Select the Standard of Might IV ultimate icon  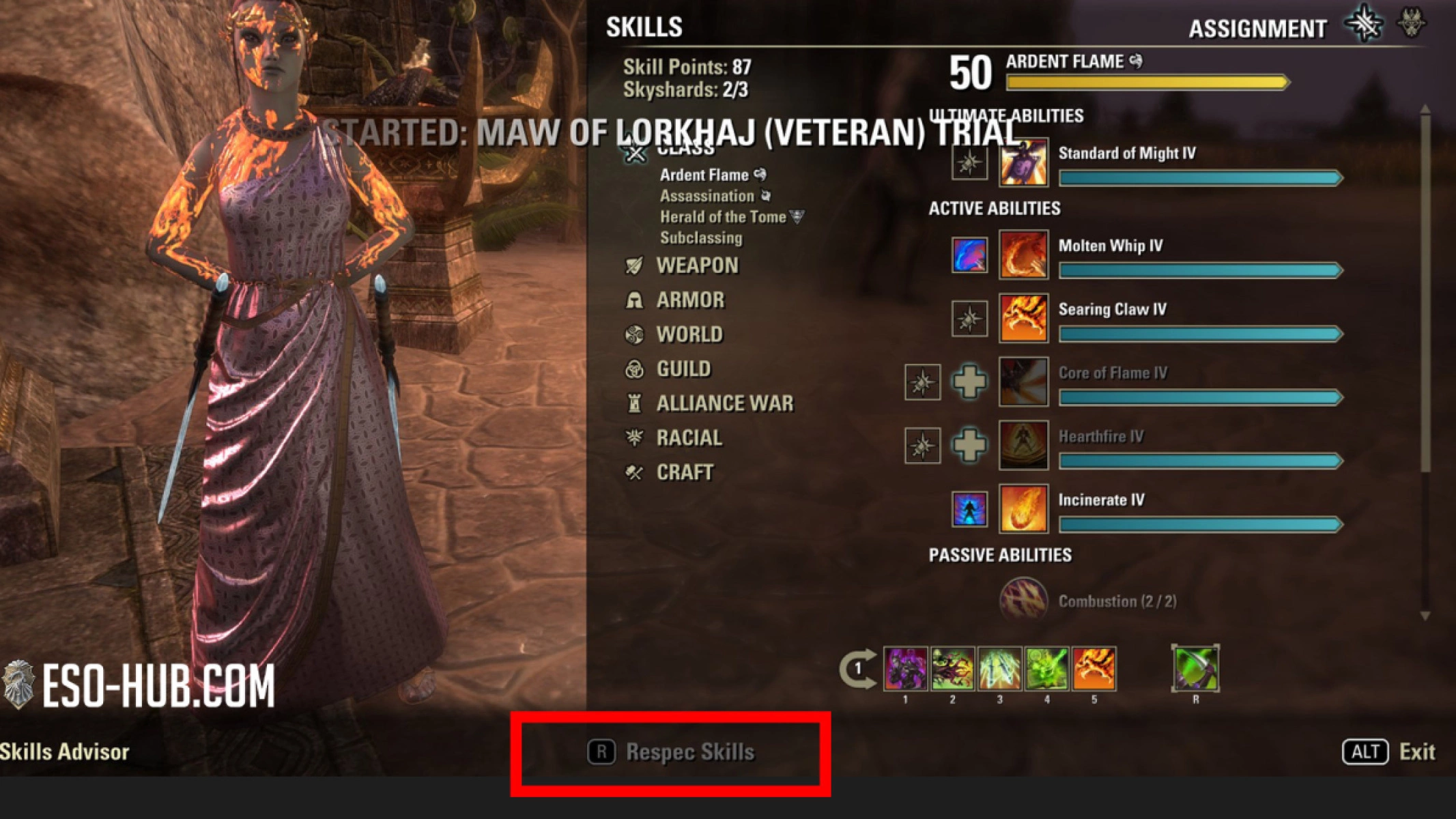[x=1023, y=162]
